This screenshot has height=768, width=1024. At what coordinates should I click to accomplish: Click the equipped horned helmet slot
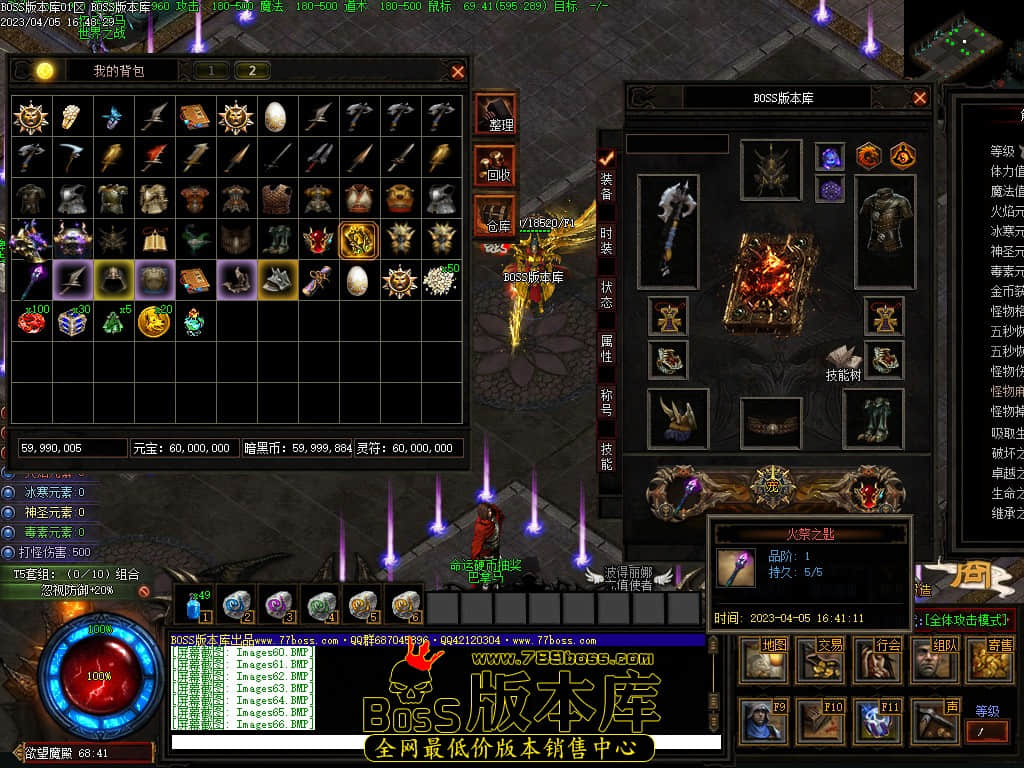click(771, 169)
